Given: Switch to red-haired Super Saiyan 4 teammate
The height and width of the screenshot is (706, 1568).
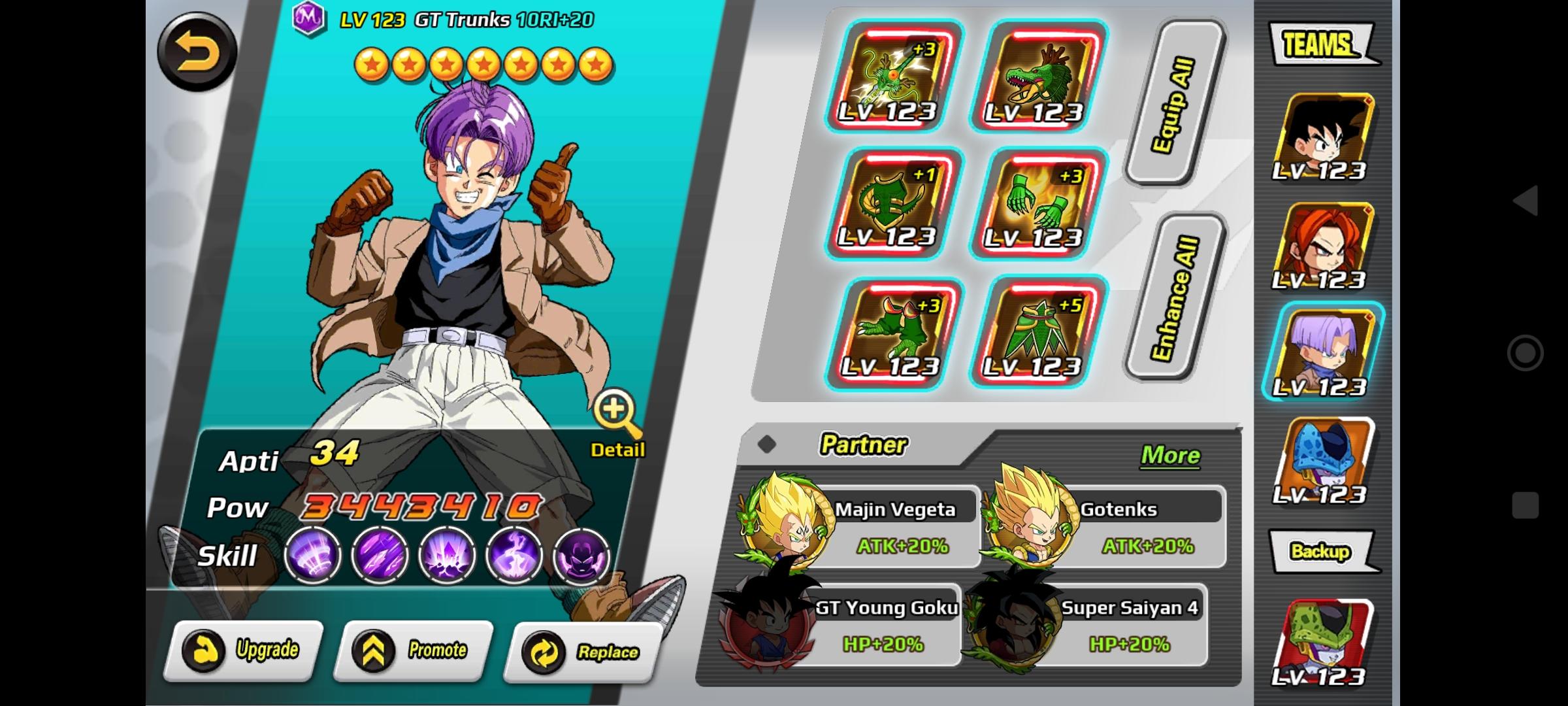Looking at the screenshot, I should 1324,247.
